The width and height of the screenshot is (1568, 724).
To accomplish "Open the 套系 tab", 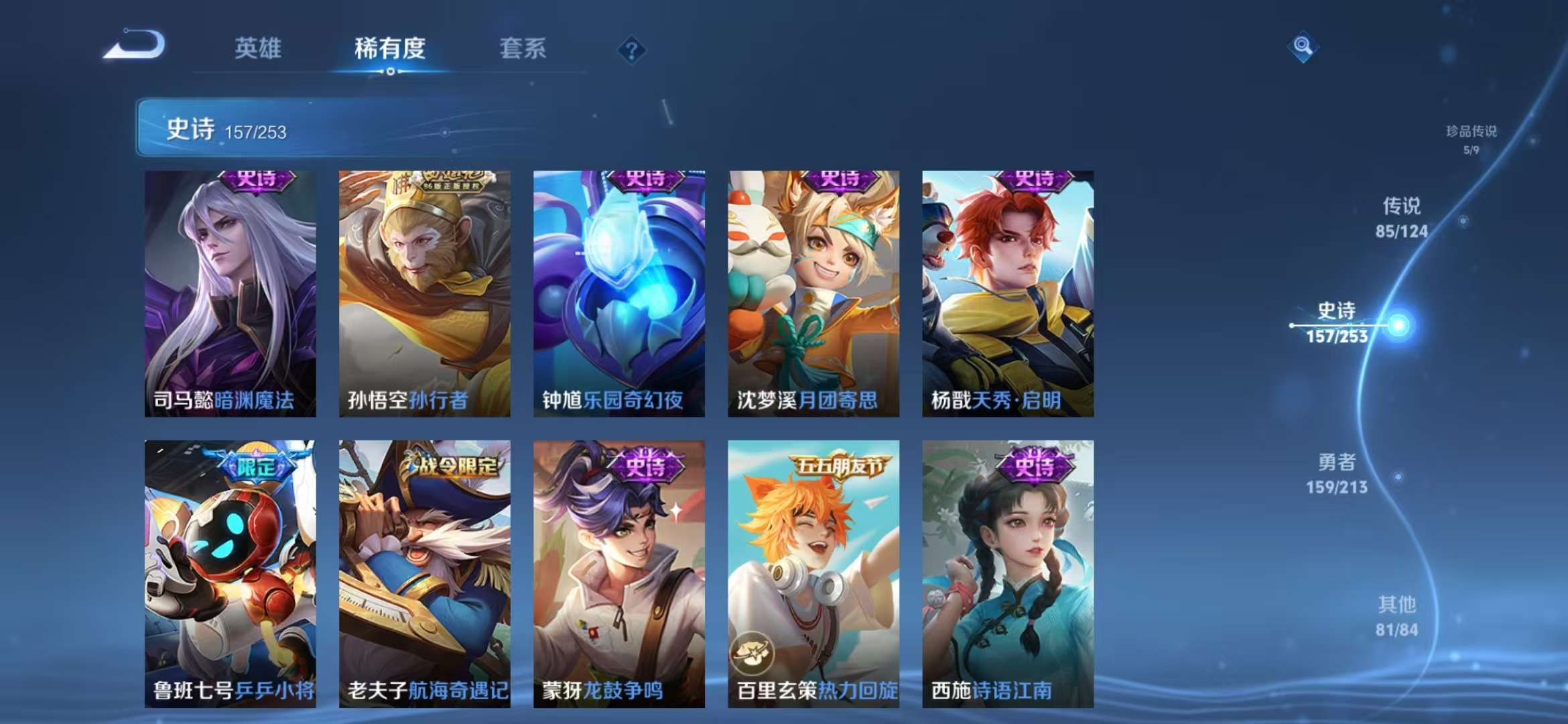I will pos(523,48).
